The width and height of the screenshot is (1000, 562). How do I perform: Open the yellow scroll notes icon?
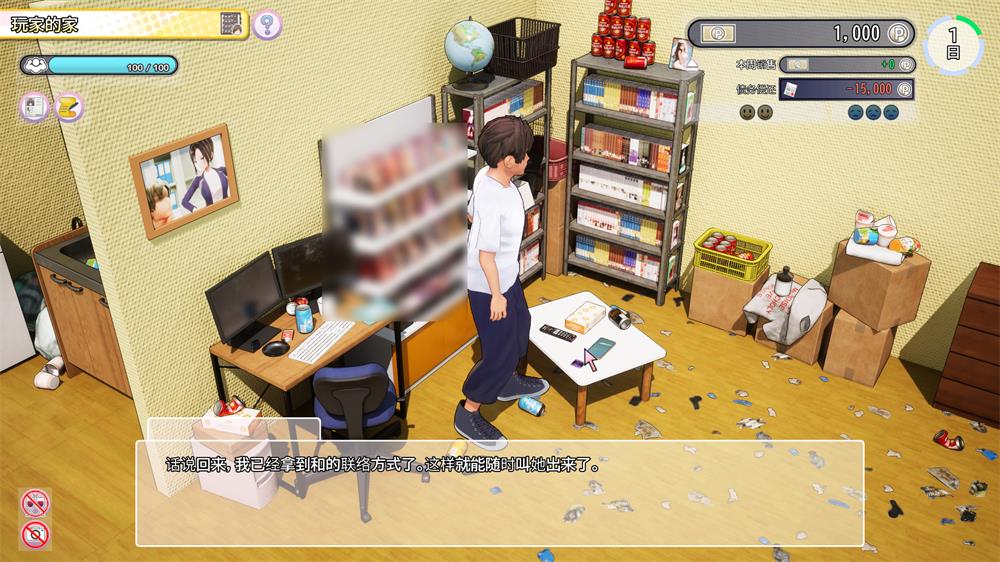pyautogui.click(x=68, y=107)
